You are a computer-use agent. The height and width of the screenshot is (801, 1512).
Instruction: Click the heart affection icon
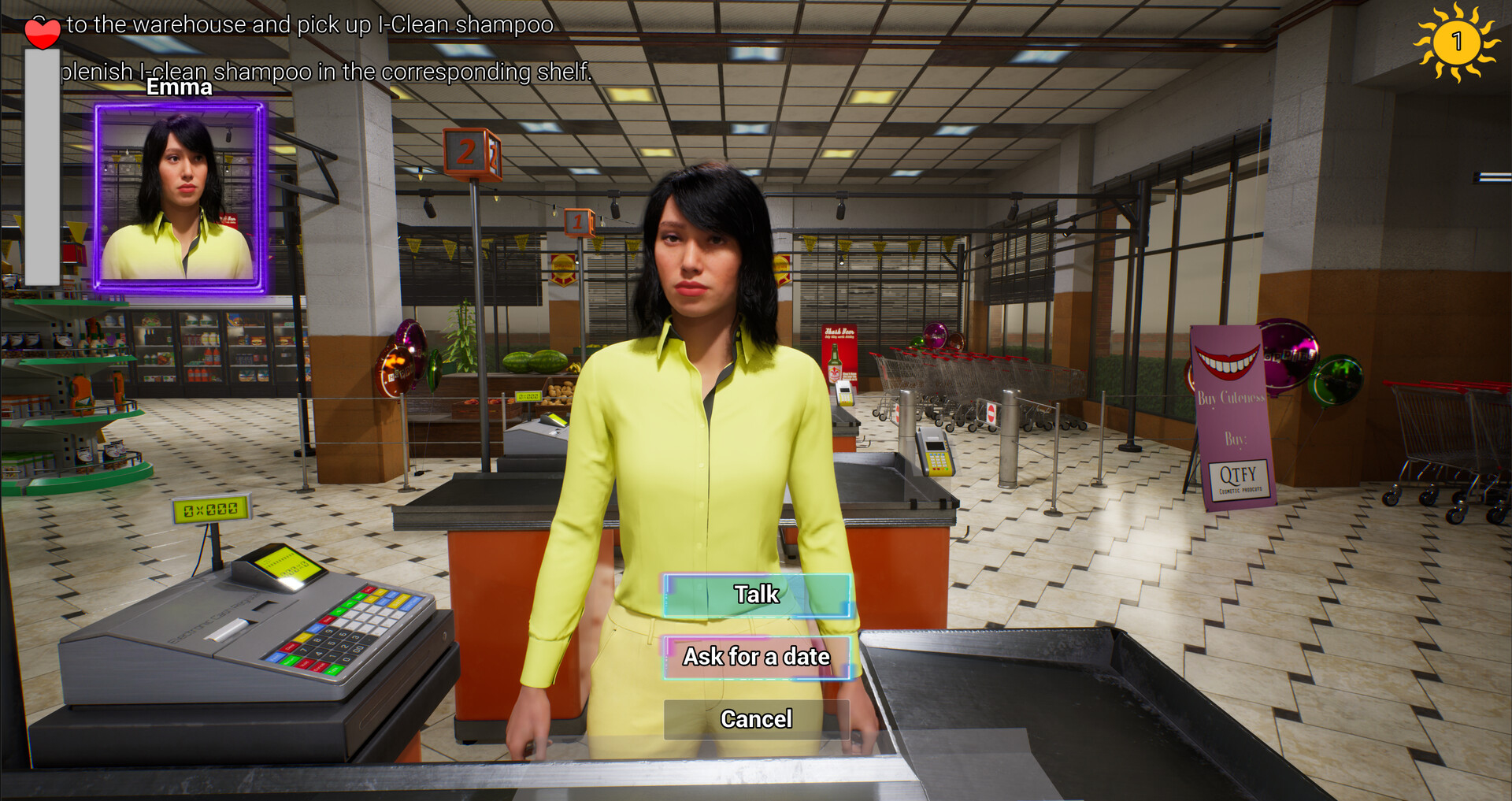coord(41,32)
